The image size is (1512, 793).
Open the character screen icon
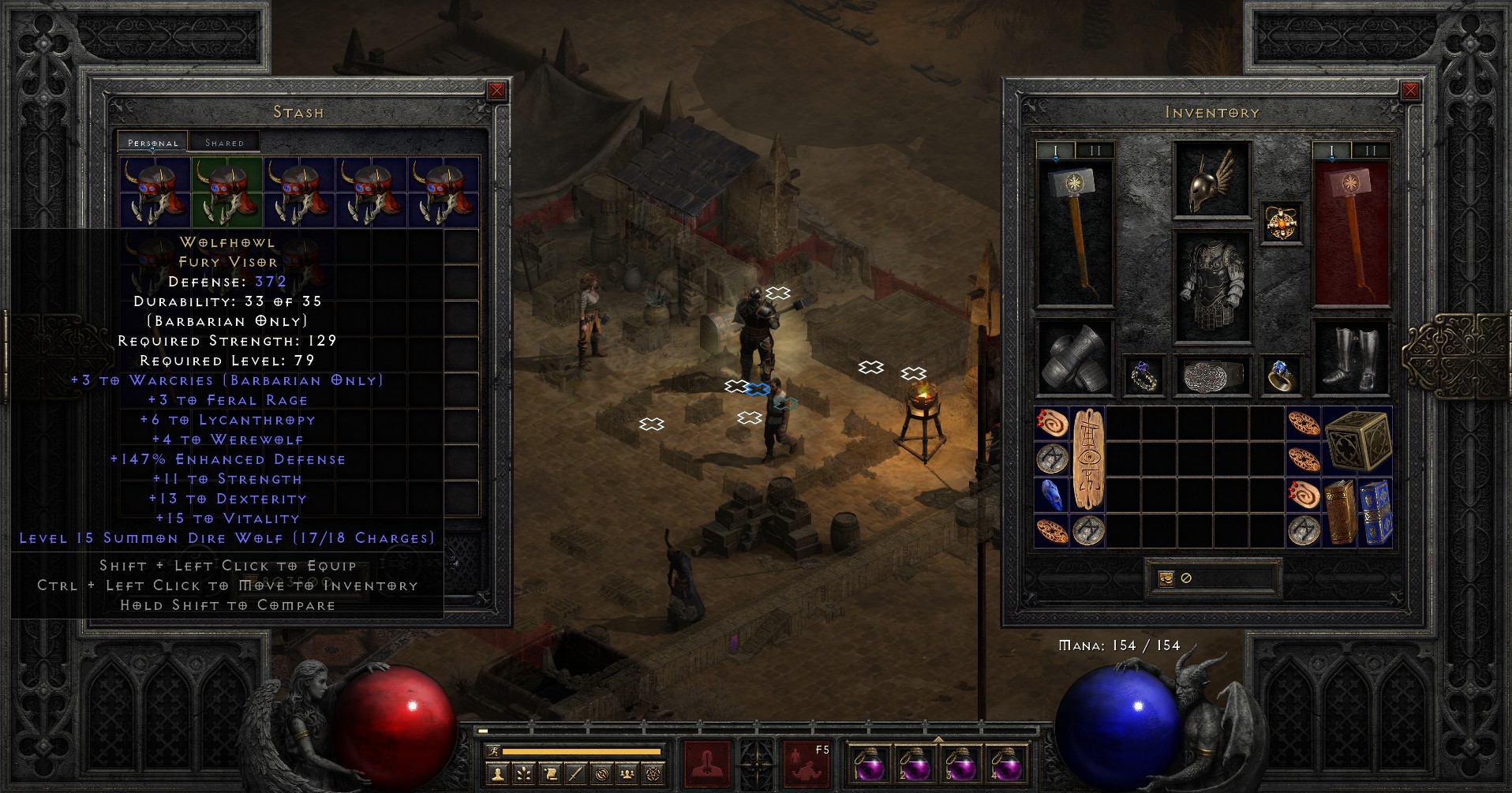498,772
